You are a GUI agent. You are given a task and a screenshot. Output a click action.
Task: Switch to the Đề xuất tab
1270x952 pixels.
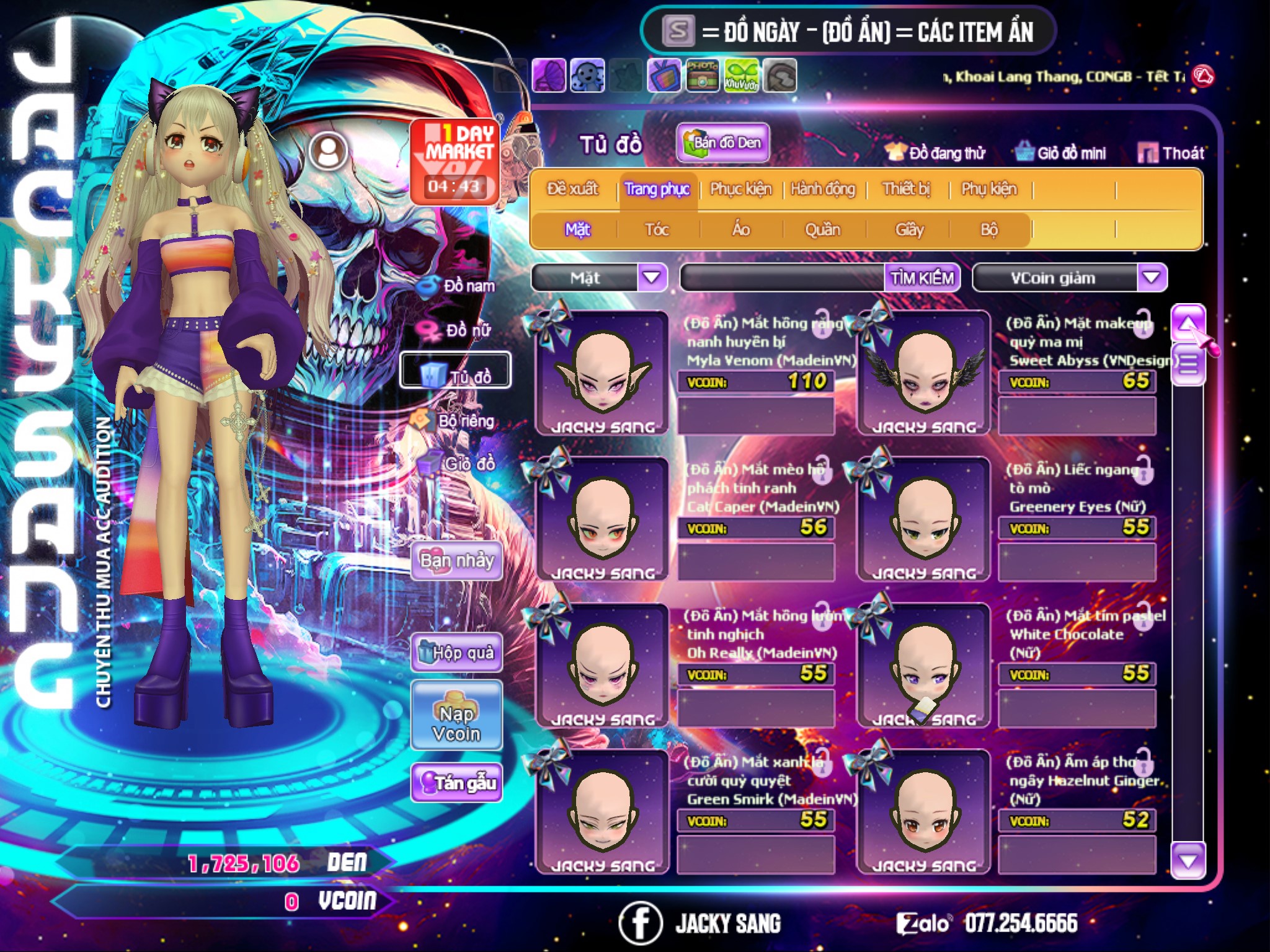[x=572, y=189]
